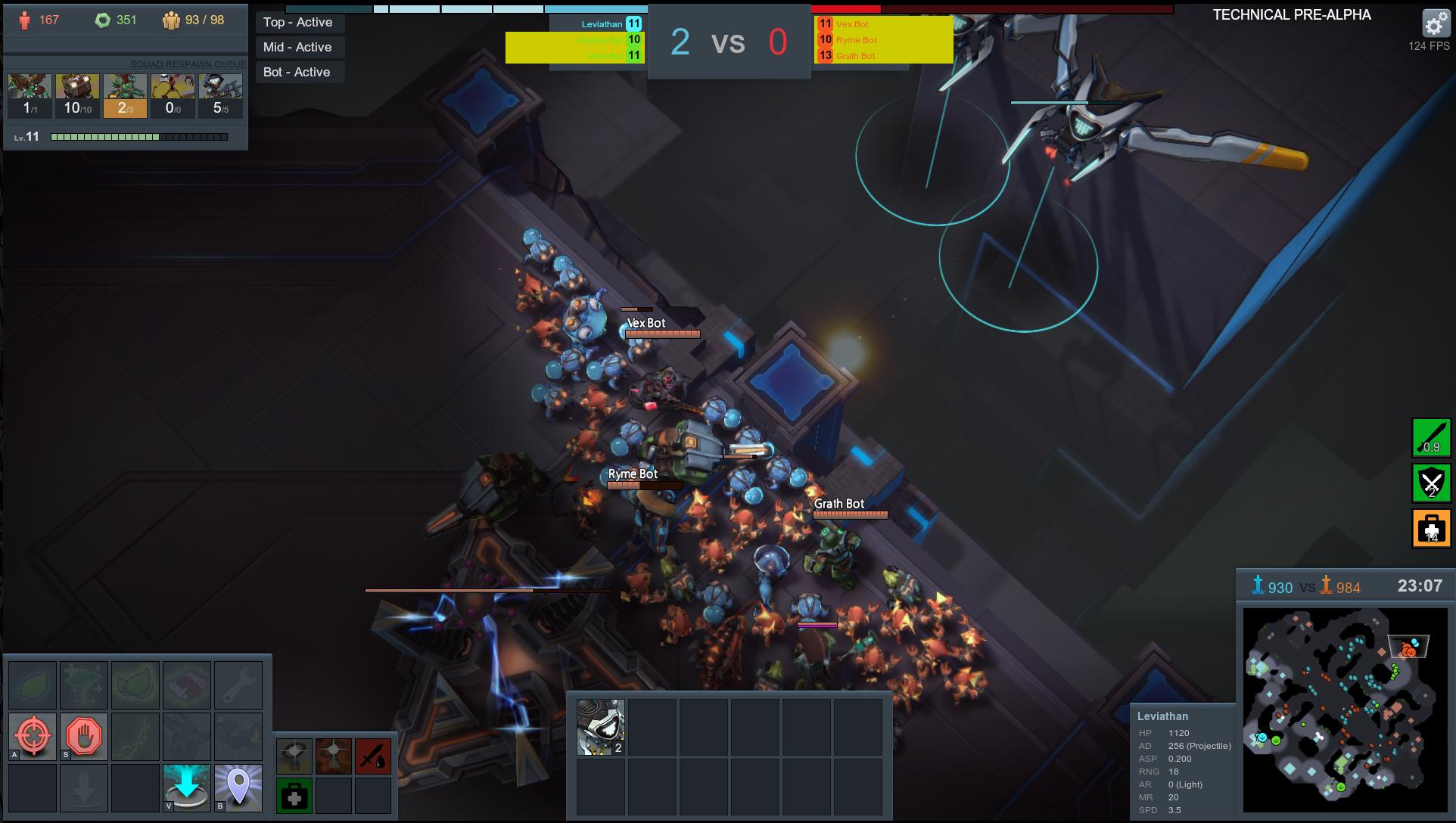Select the crossed-swords shield icon
Image resolution: width=1456 pixels, height=823 pixels.
click(1431, 483)
